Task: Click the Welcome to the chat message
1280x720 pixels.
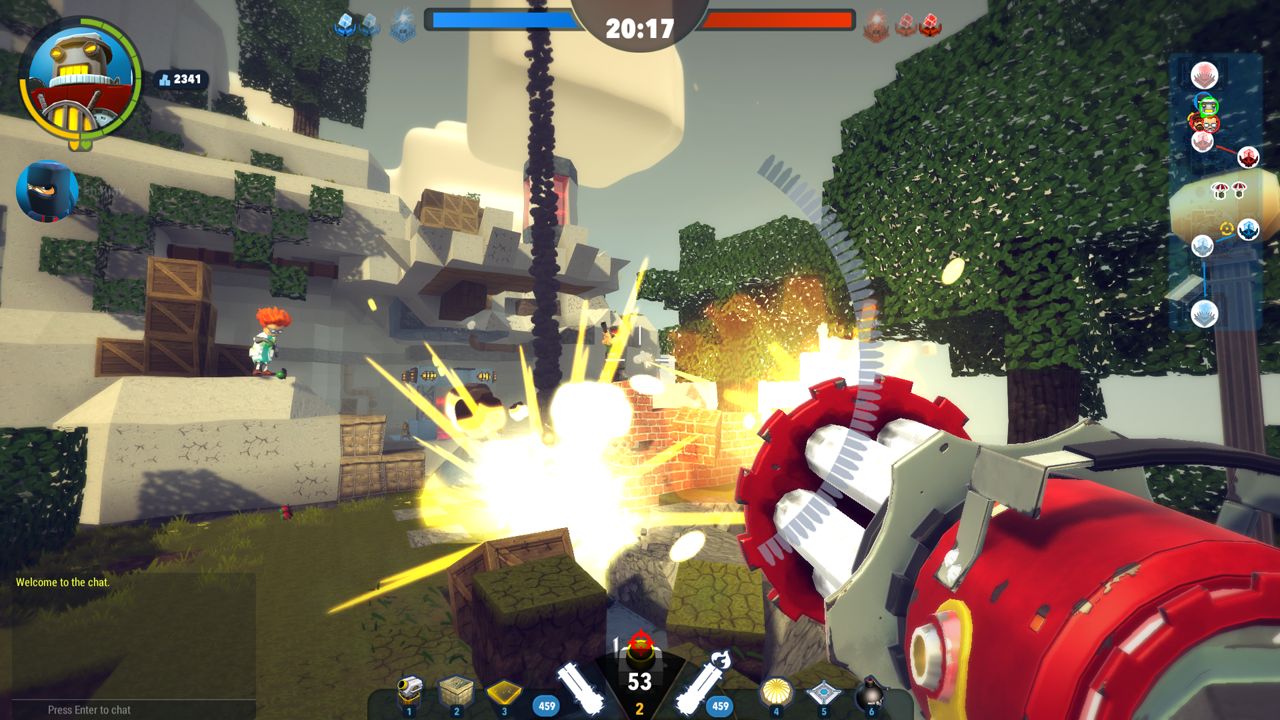Action: pos(62,582)
